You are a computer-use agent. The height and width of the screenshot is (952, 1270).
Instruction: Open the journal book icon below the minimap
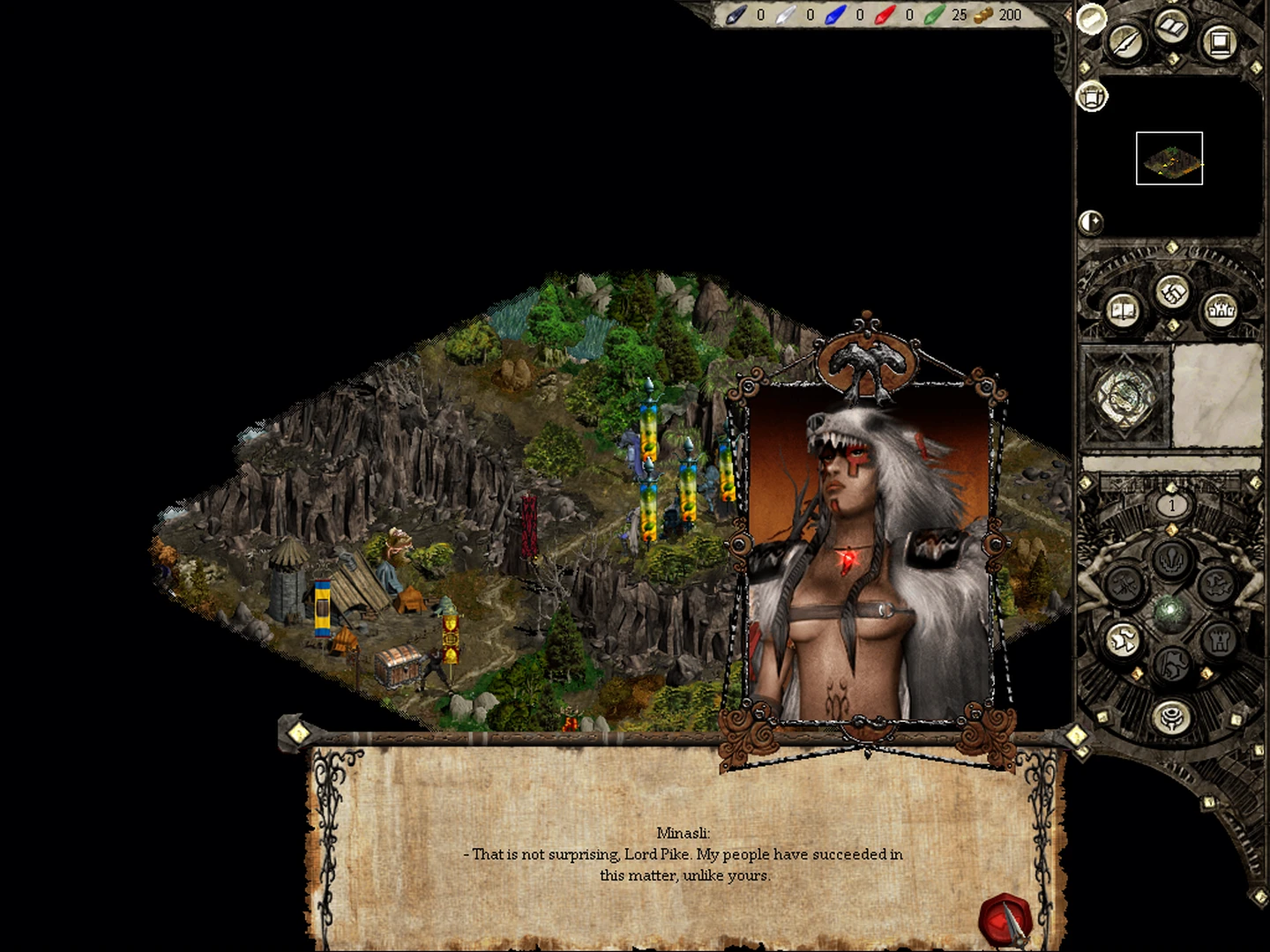coord(1123,309)
